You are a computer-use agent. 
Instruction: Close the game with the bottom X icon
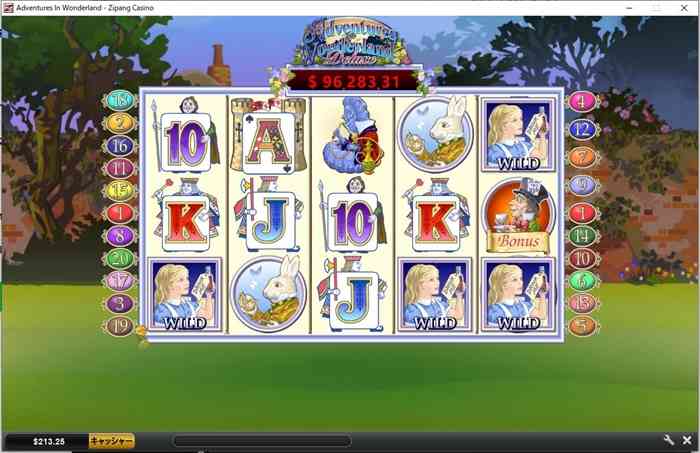pos(687,440)
